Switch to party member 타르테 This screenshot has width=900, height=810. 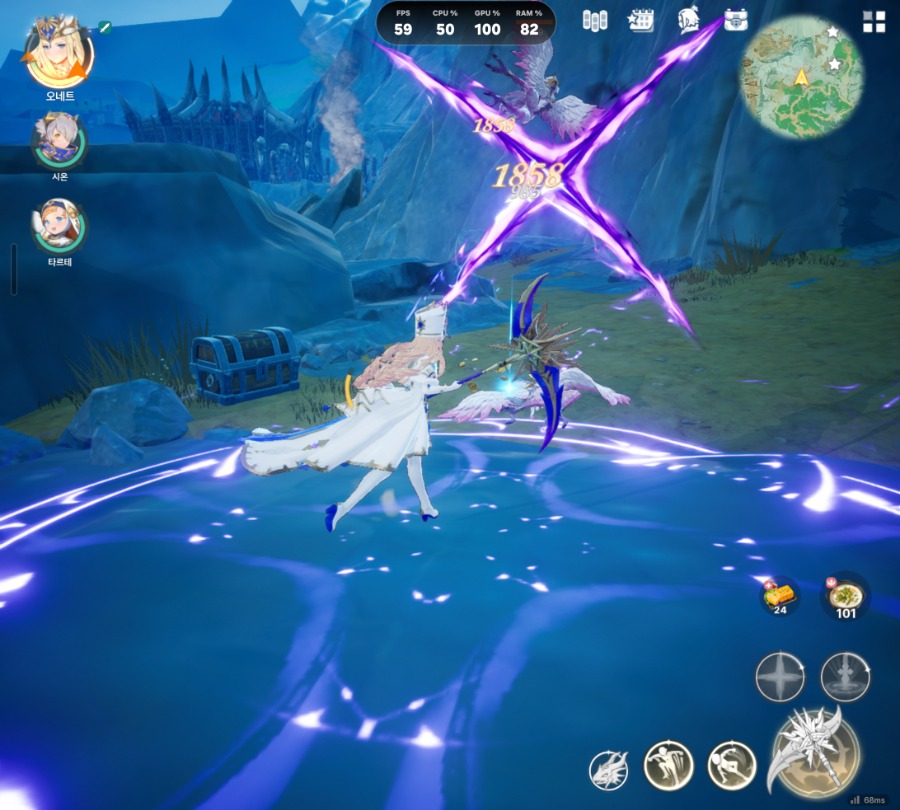coord(58,226)
